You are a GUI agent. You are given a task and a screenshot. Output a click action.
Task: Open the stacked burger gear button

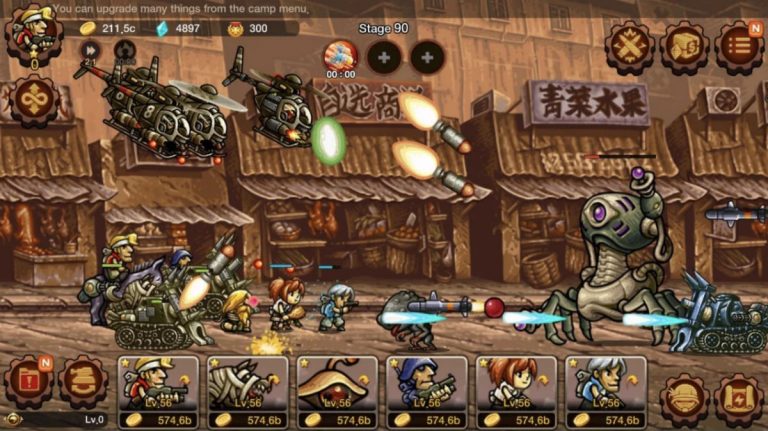coord(84,381)
